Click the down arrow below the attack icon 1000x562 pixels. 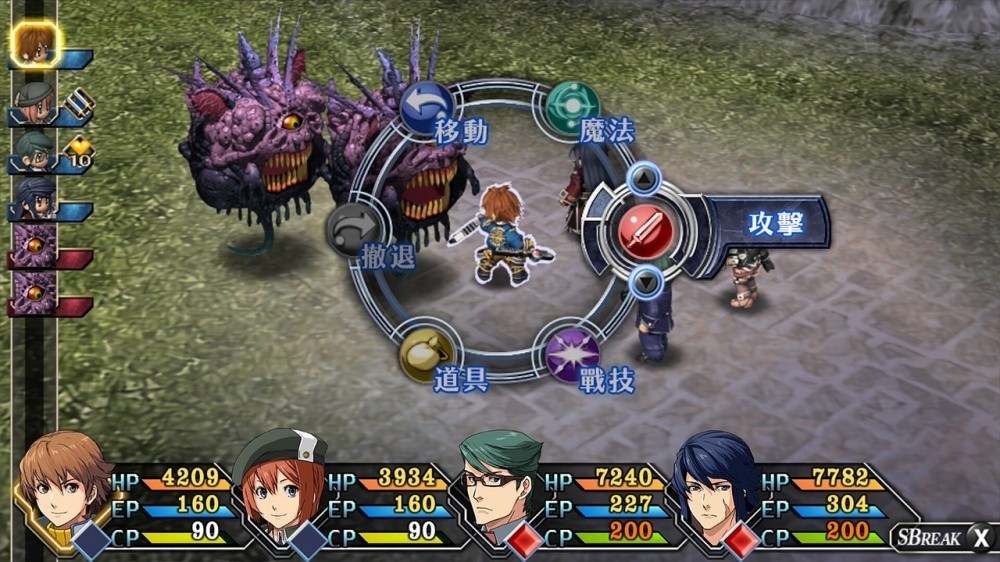[x=646, y=281]
